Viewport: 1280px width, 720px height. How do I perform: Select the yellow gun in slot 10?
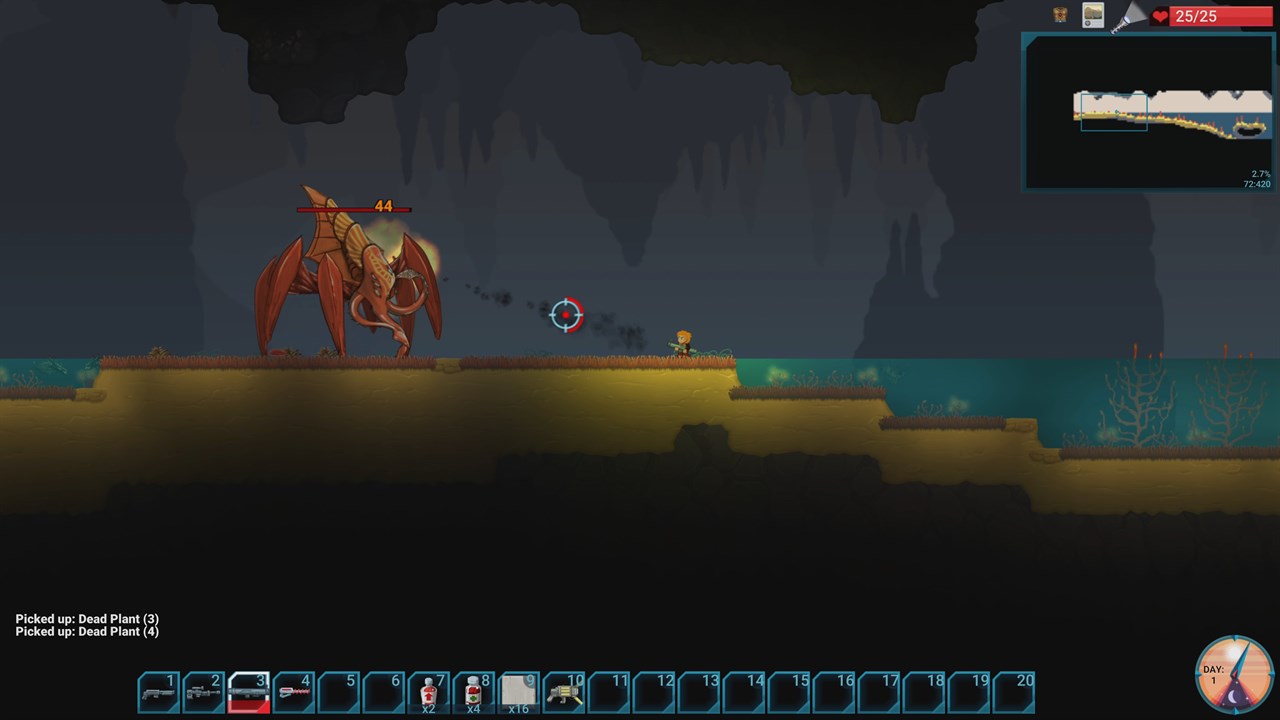click(564, 692)
